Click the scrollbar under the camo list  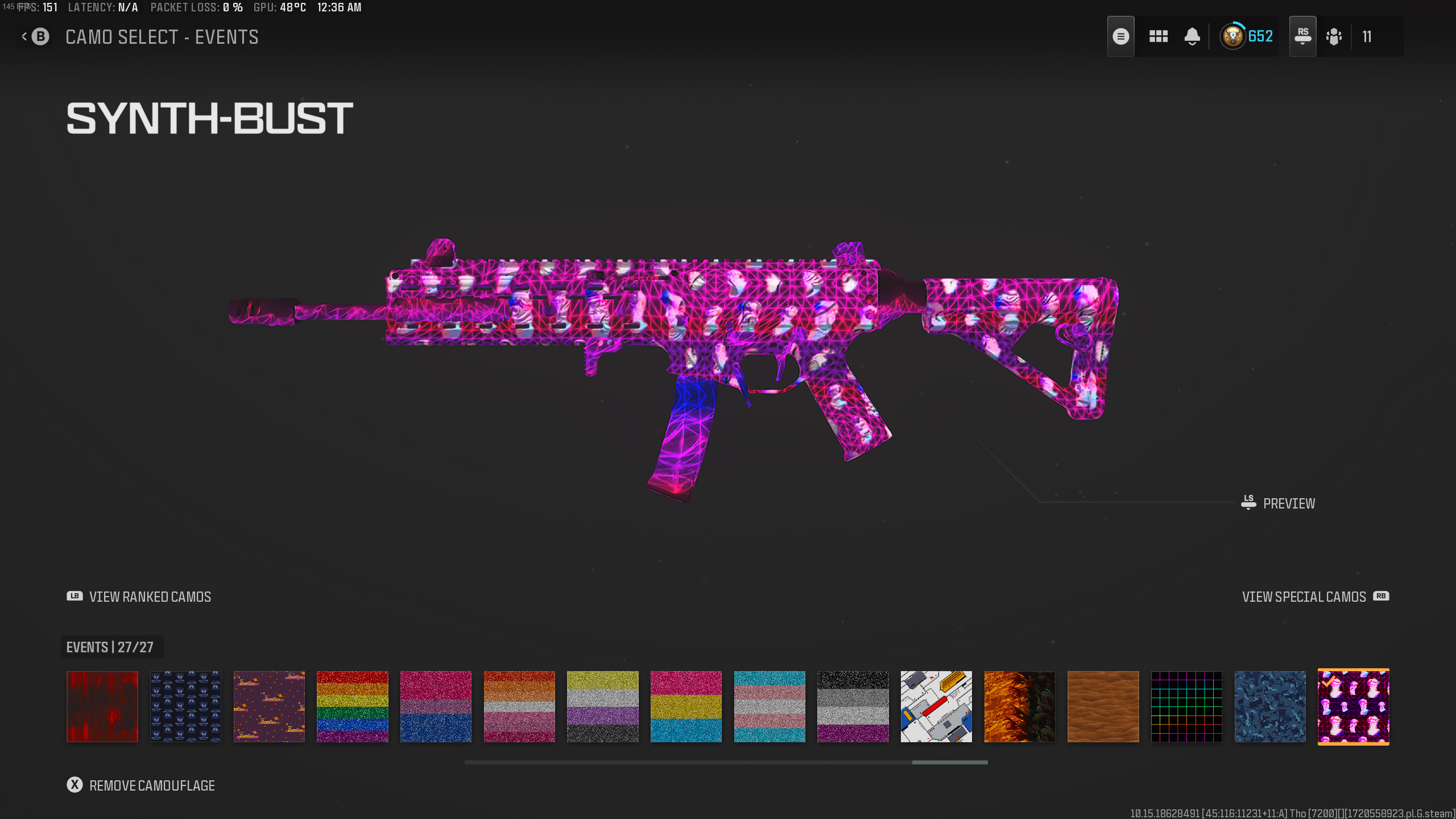pos(949,763)
